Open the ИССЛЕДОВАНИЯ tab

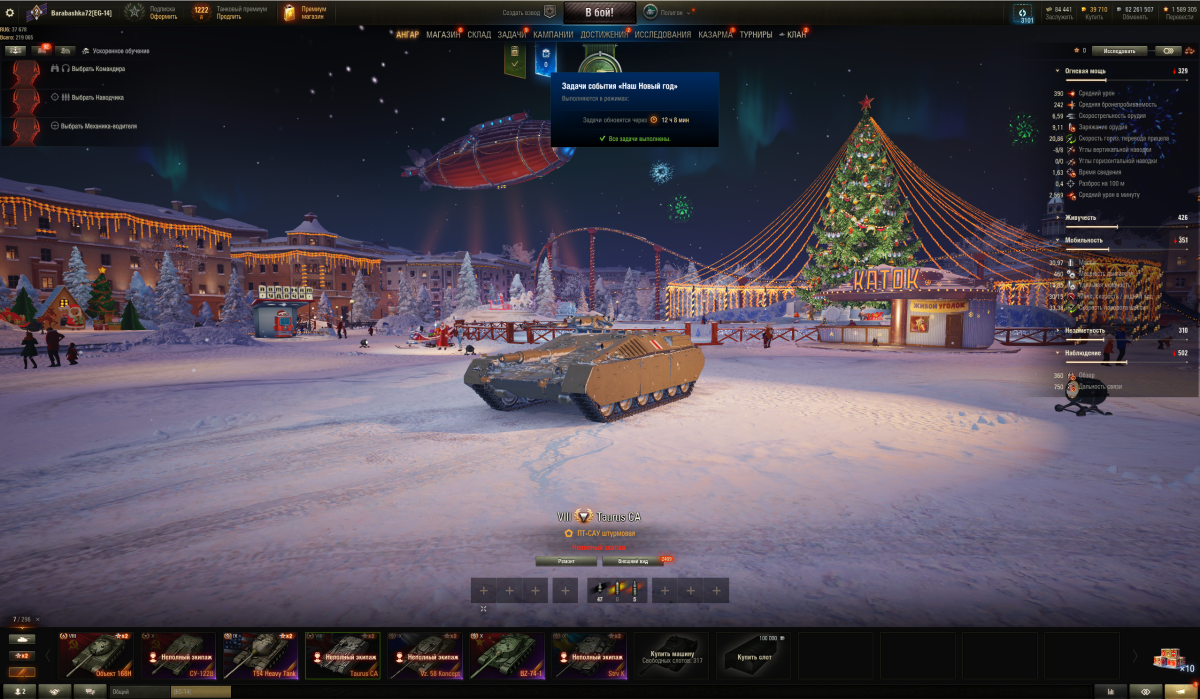[x=662, y=35]
